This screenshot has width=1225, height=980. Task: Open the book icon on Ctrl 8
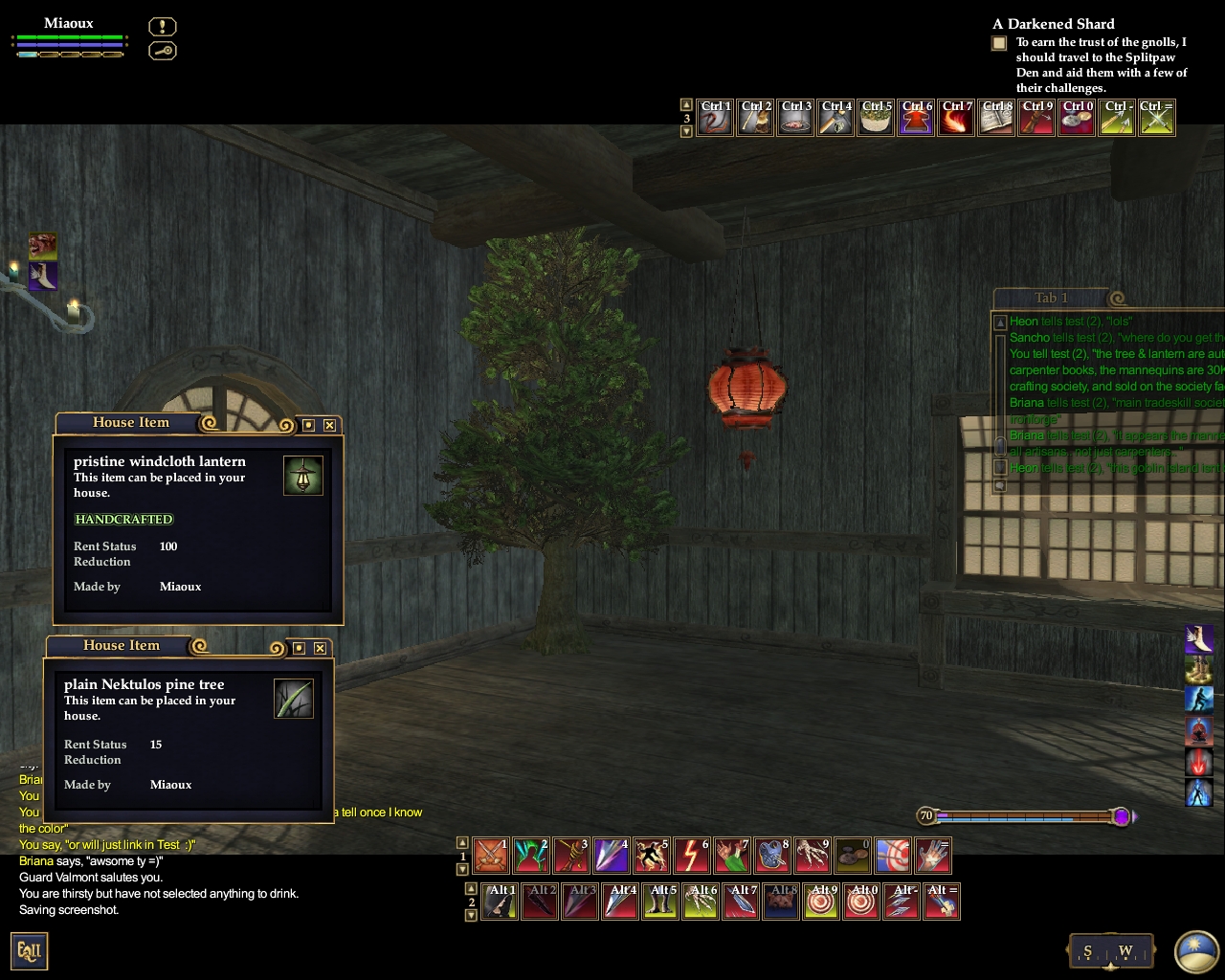(x=996, y=118)
